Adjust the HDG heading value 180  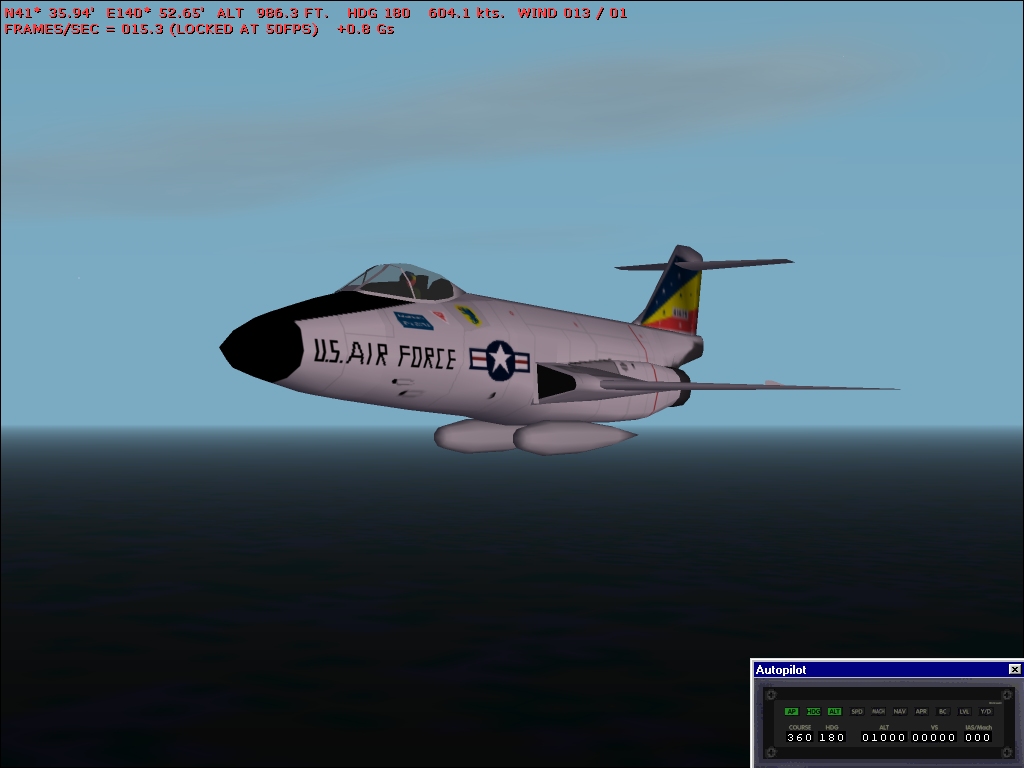(x=833, y=737)
